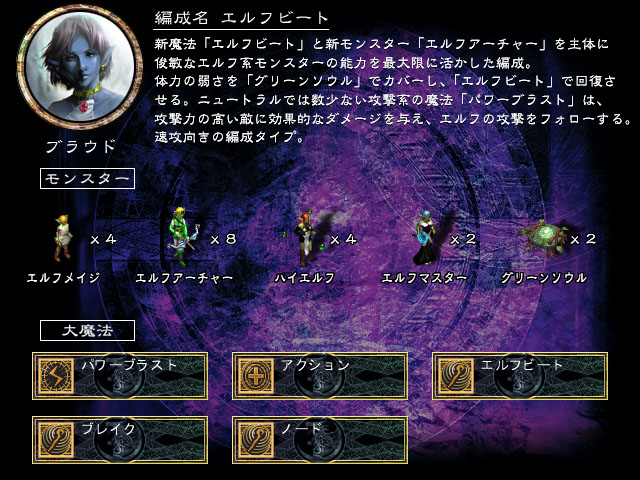Image resolution: width=640 pixels, height=480 pixels.
Task: Select the エルフビート spell card
Action: click(x=520, y=376)
